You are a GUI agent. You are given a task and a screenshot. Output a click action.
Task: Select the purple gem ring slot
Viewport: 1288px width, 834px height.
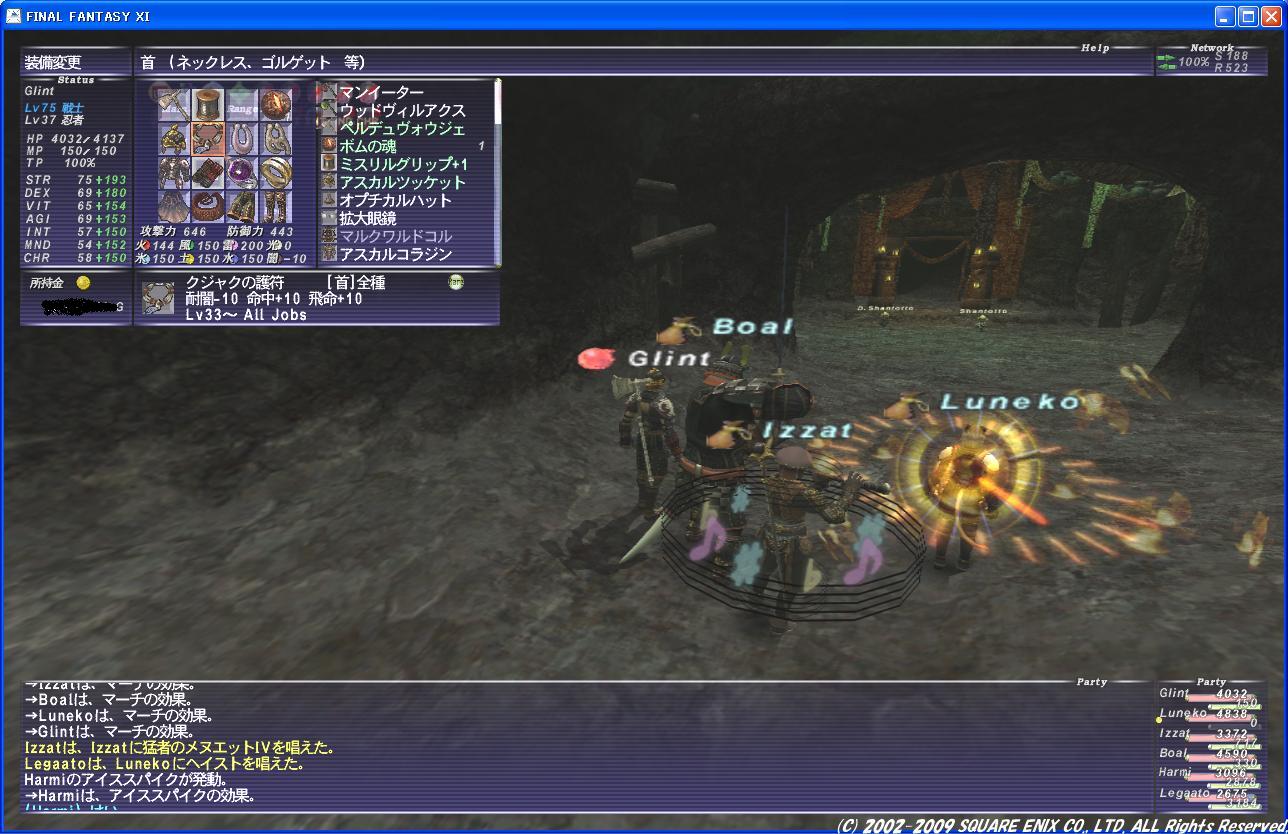241,172
